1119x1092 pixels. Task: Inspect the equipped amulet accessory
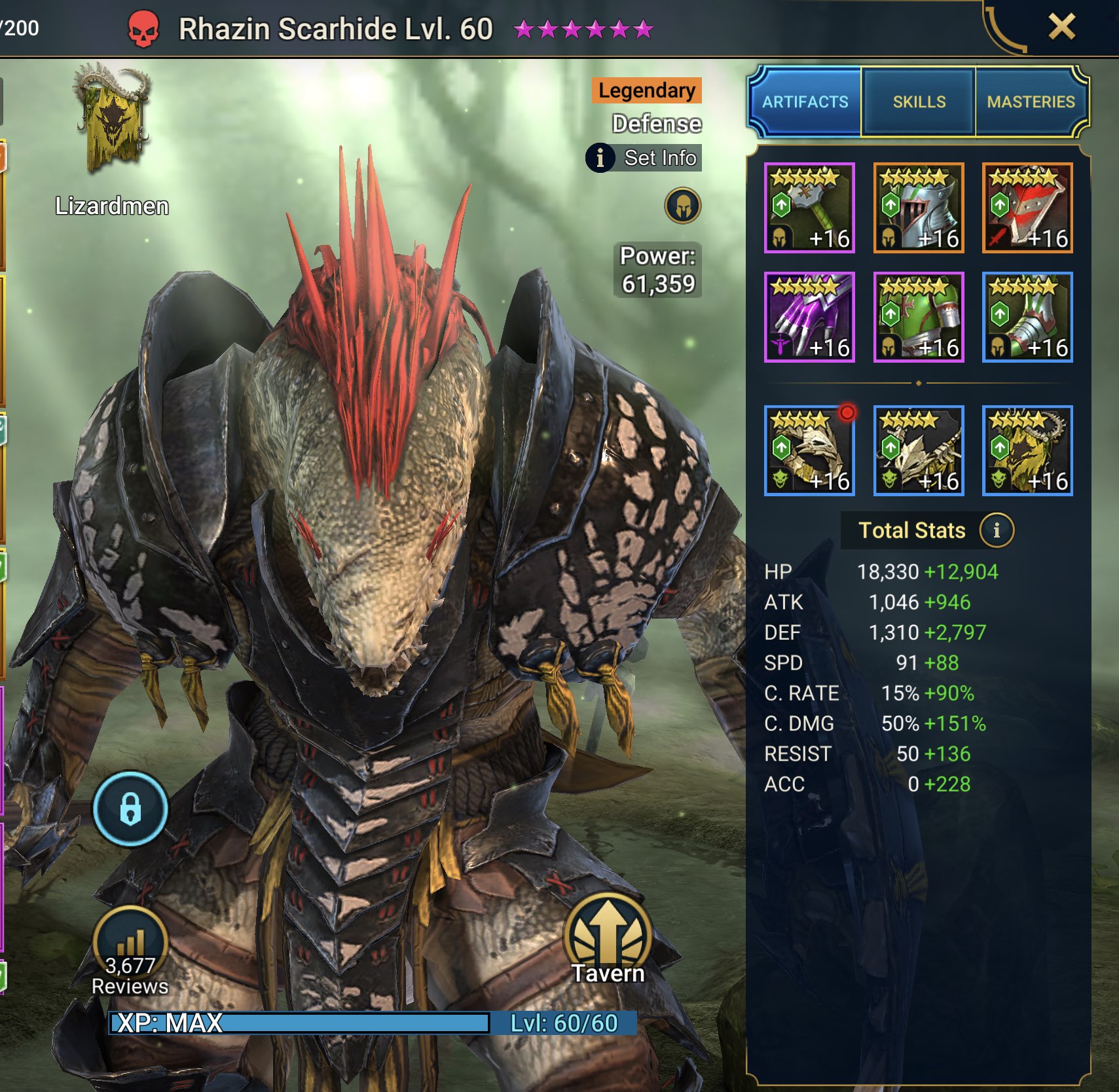click(918, 448)
